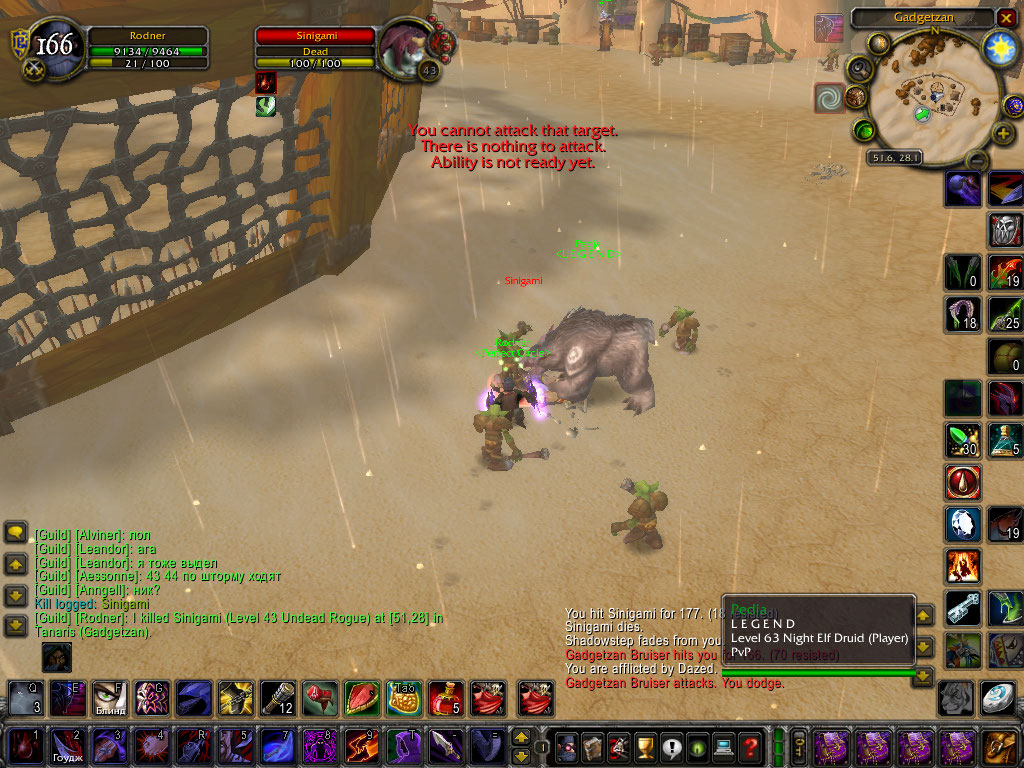Click the action bar page up arrow
Image resolution: width=1024 pixels, height=768 pixels.
521,737
